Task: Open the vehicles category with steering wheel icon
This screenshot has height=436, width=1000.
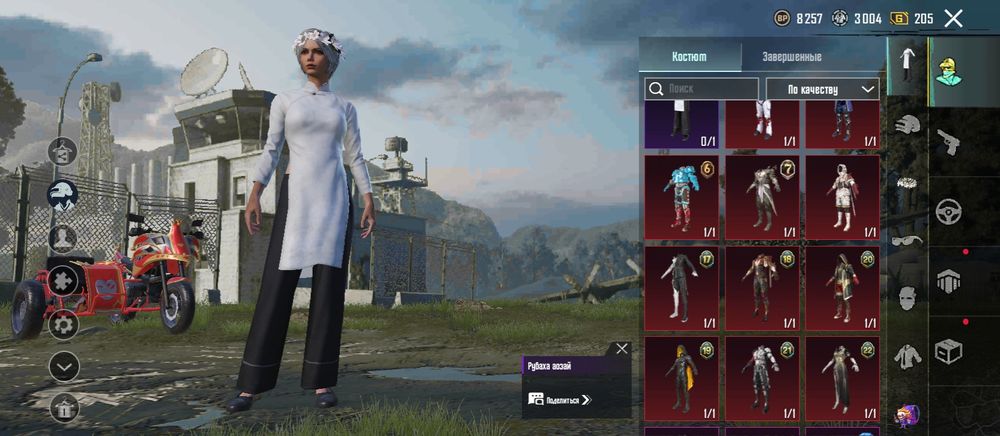Action: coord(948,212)
